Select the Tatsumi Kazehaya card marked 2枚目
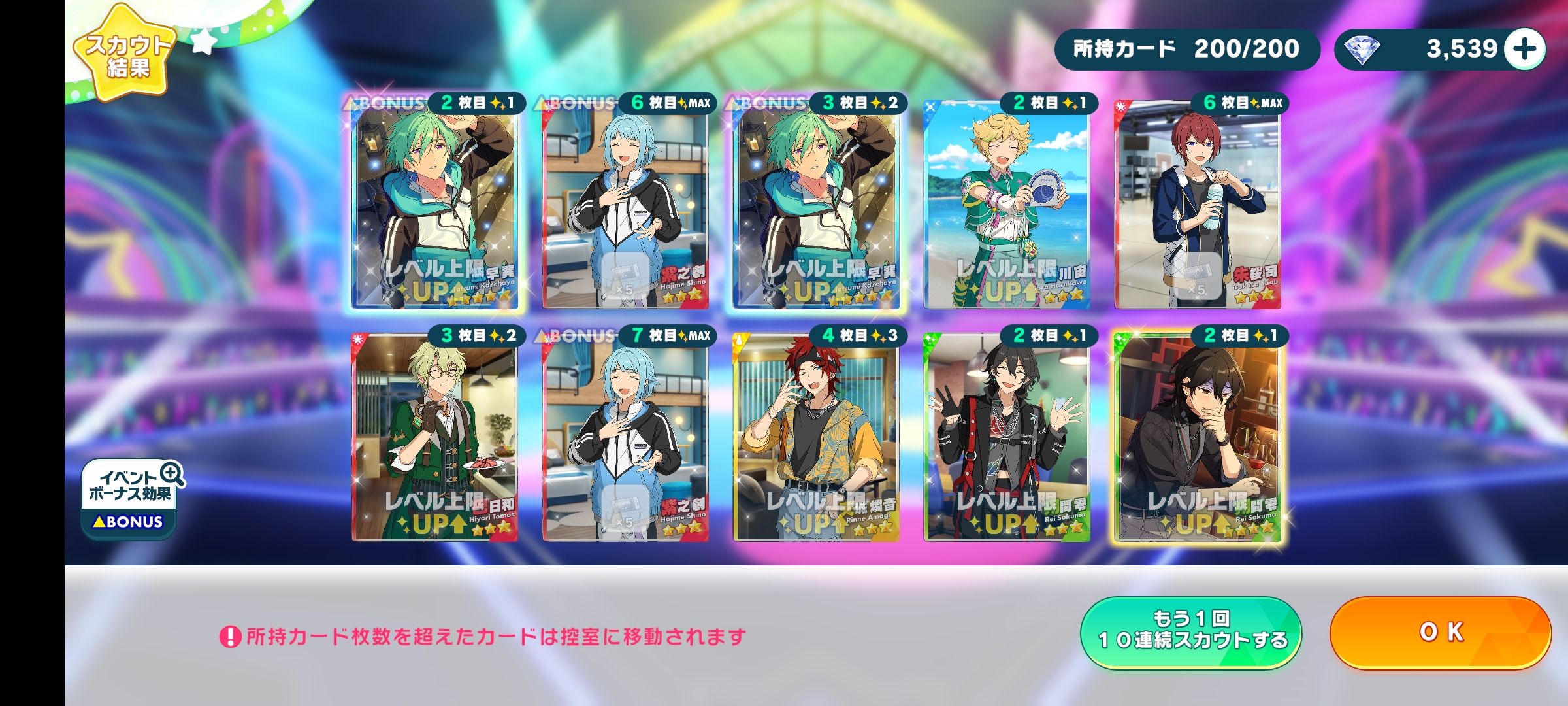Viewport: 1568px width, 706px height. click(x=434, y=206)
